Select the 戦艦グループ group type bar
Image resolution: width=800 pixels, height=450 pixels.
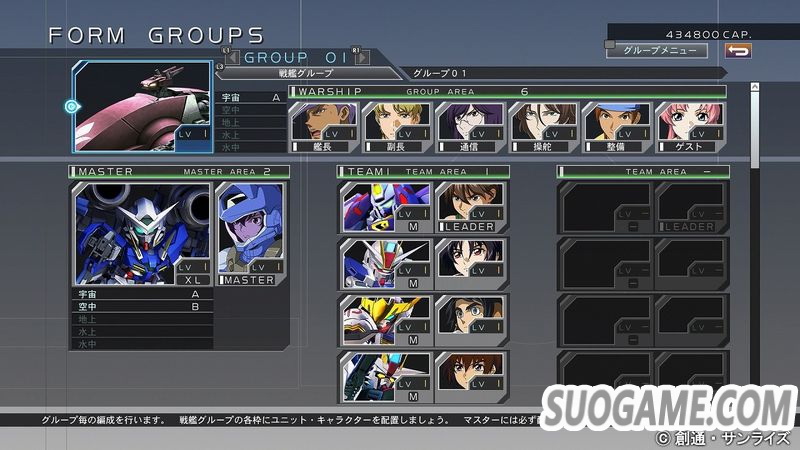point(308,73)
